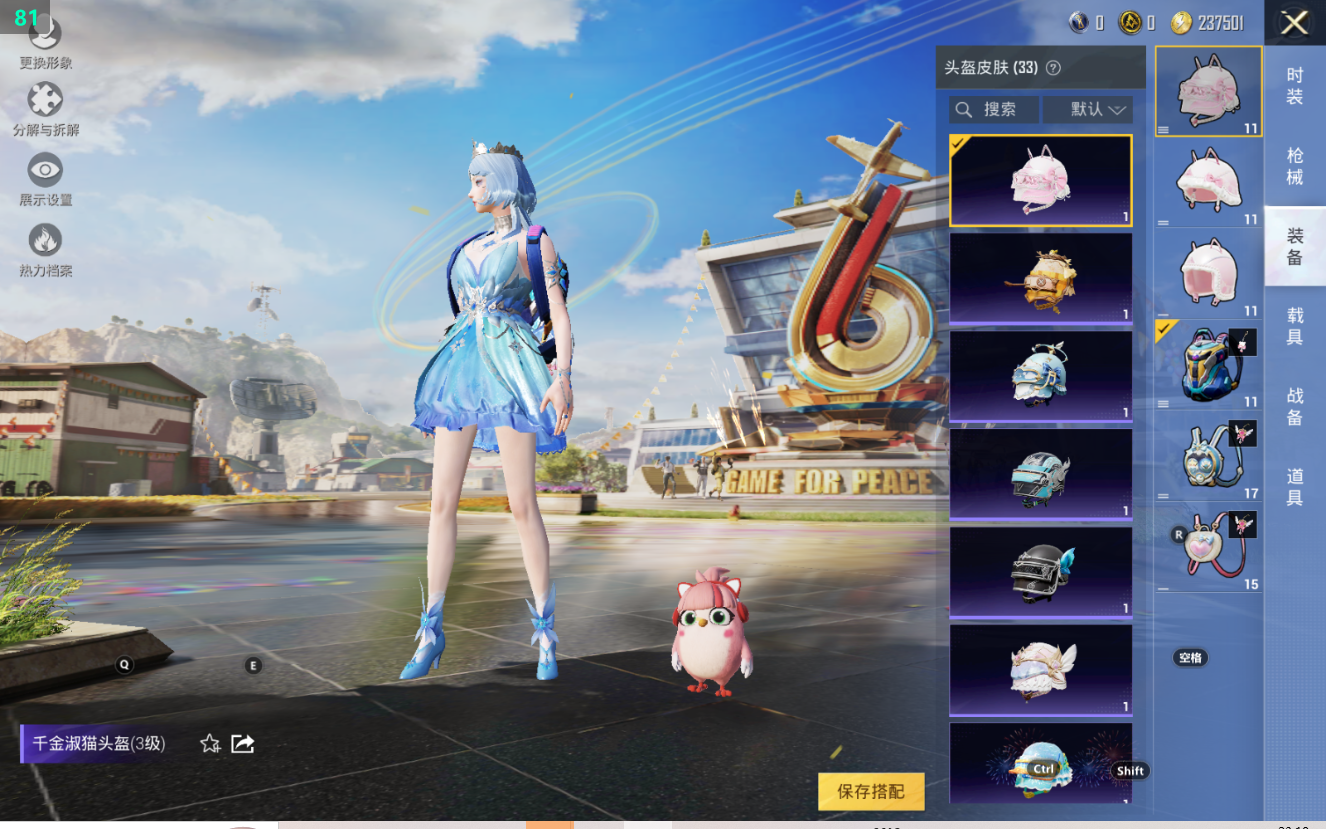Open the 默认 sort dropdown
This screenshot has width=1326, height=829.
tap(1087, 109)
